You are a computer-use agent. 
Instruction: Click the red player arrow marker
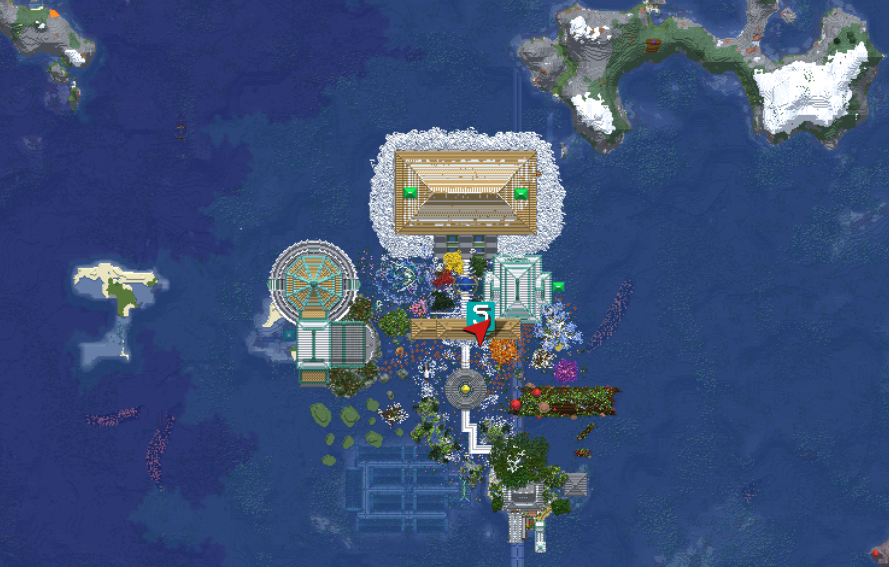pos(479,330)
